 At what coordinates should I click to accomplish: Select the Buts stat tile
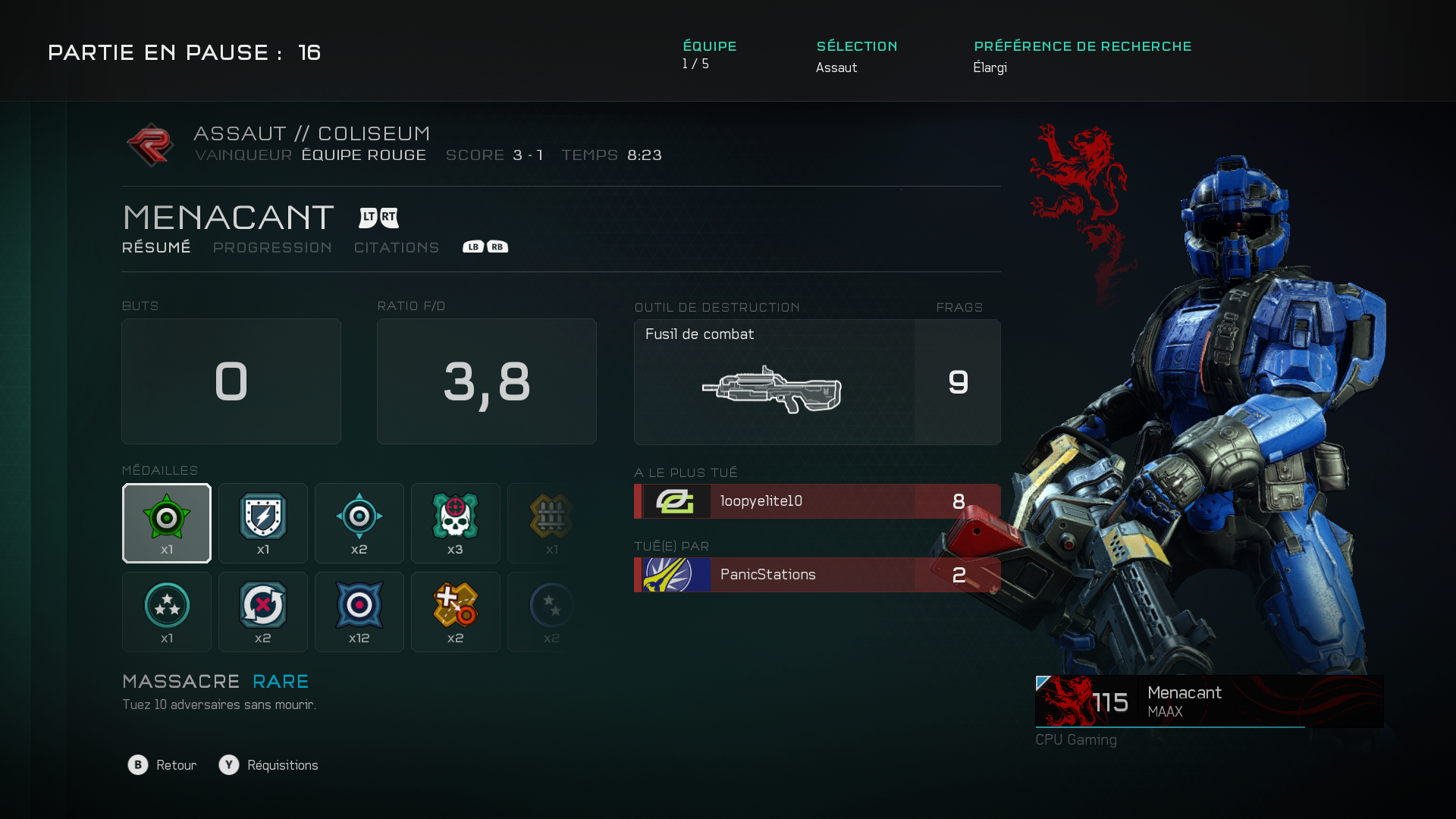click(231, 381)
